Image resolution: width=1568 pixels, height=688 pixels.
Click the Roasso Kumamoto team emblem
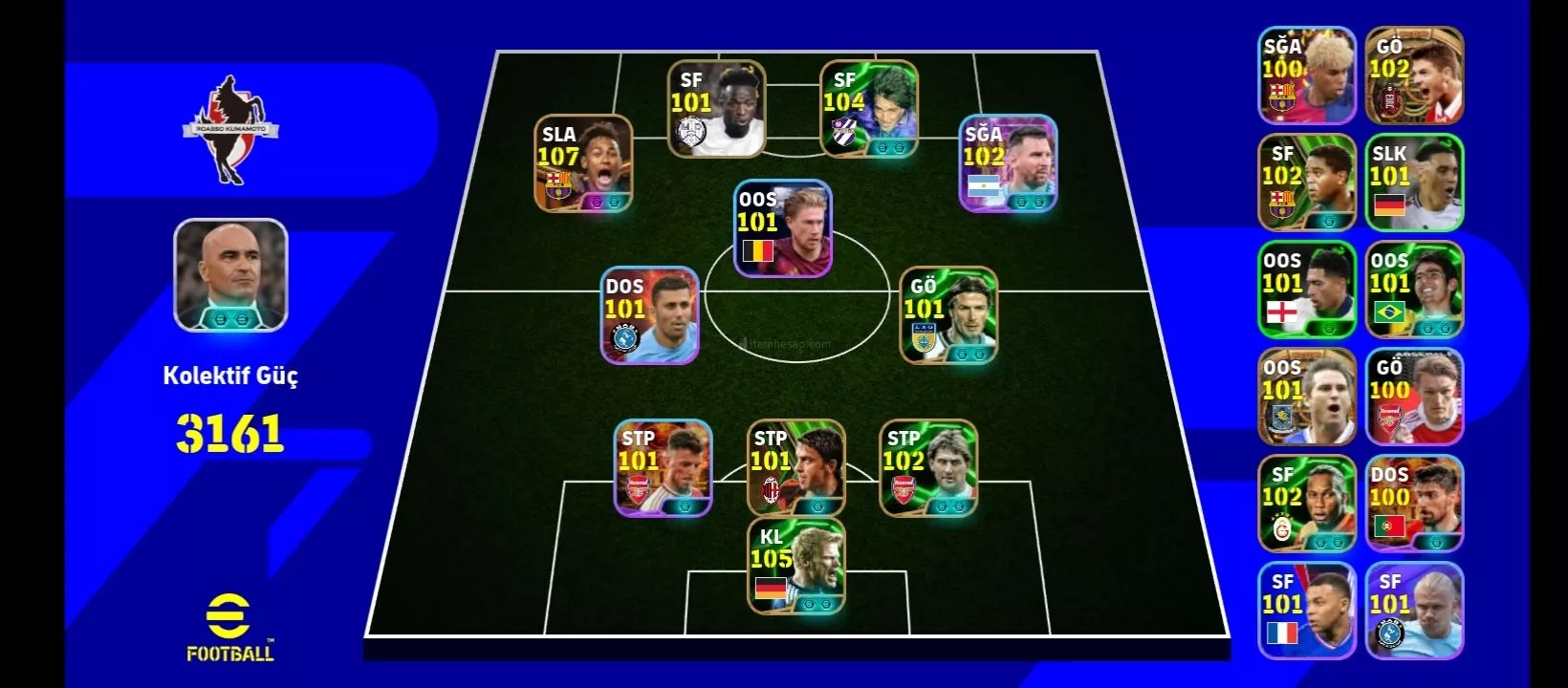(x=229, y=131)
